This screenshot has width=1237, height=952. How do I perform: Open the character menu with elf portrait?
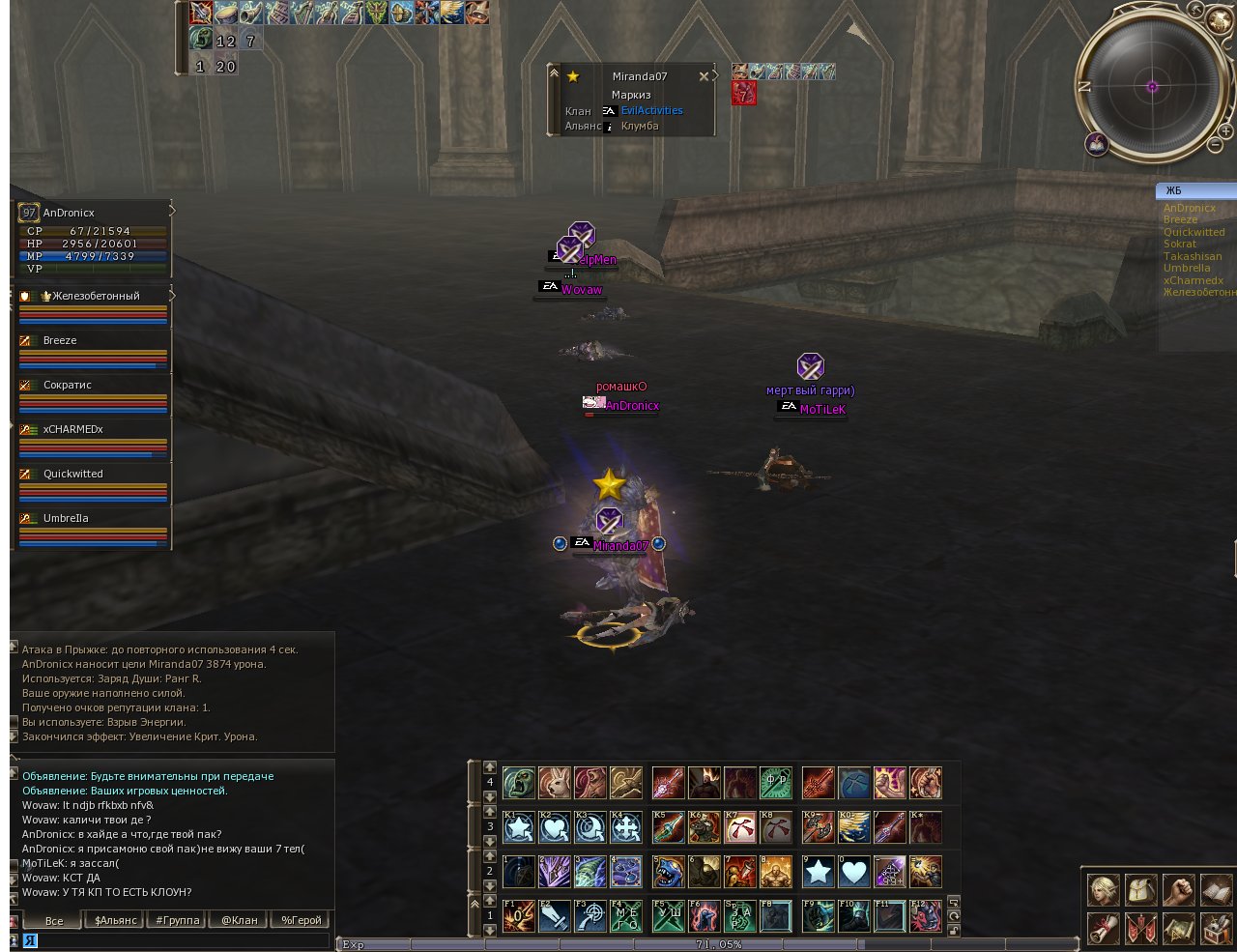[1103, 891]
